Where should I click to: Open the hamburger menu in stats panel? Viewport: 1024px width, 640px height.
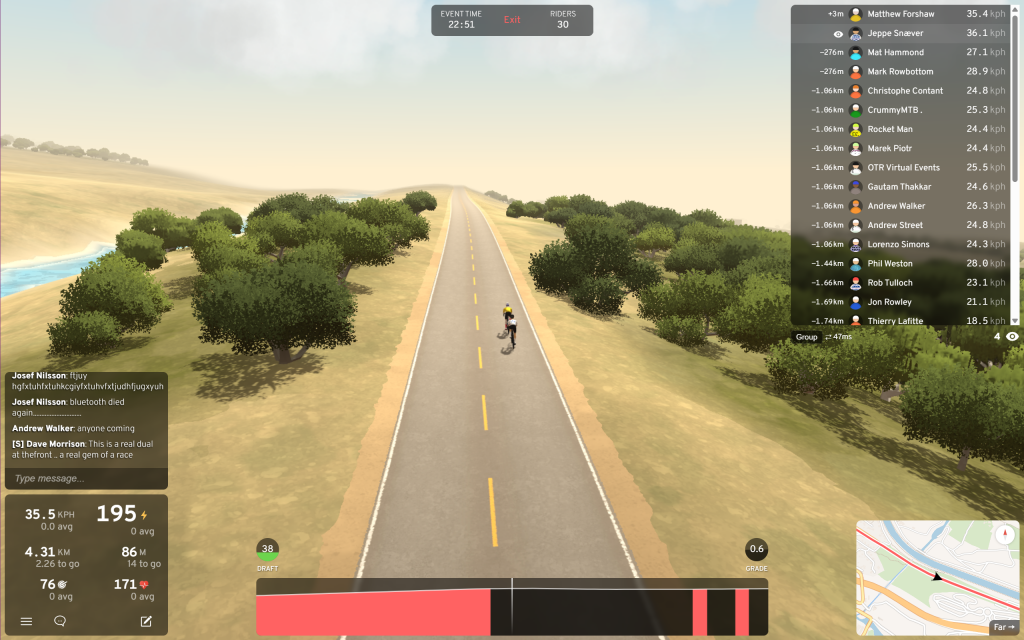26,621
